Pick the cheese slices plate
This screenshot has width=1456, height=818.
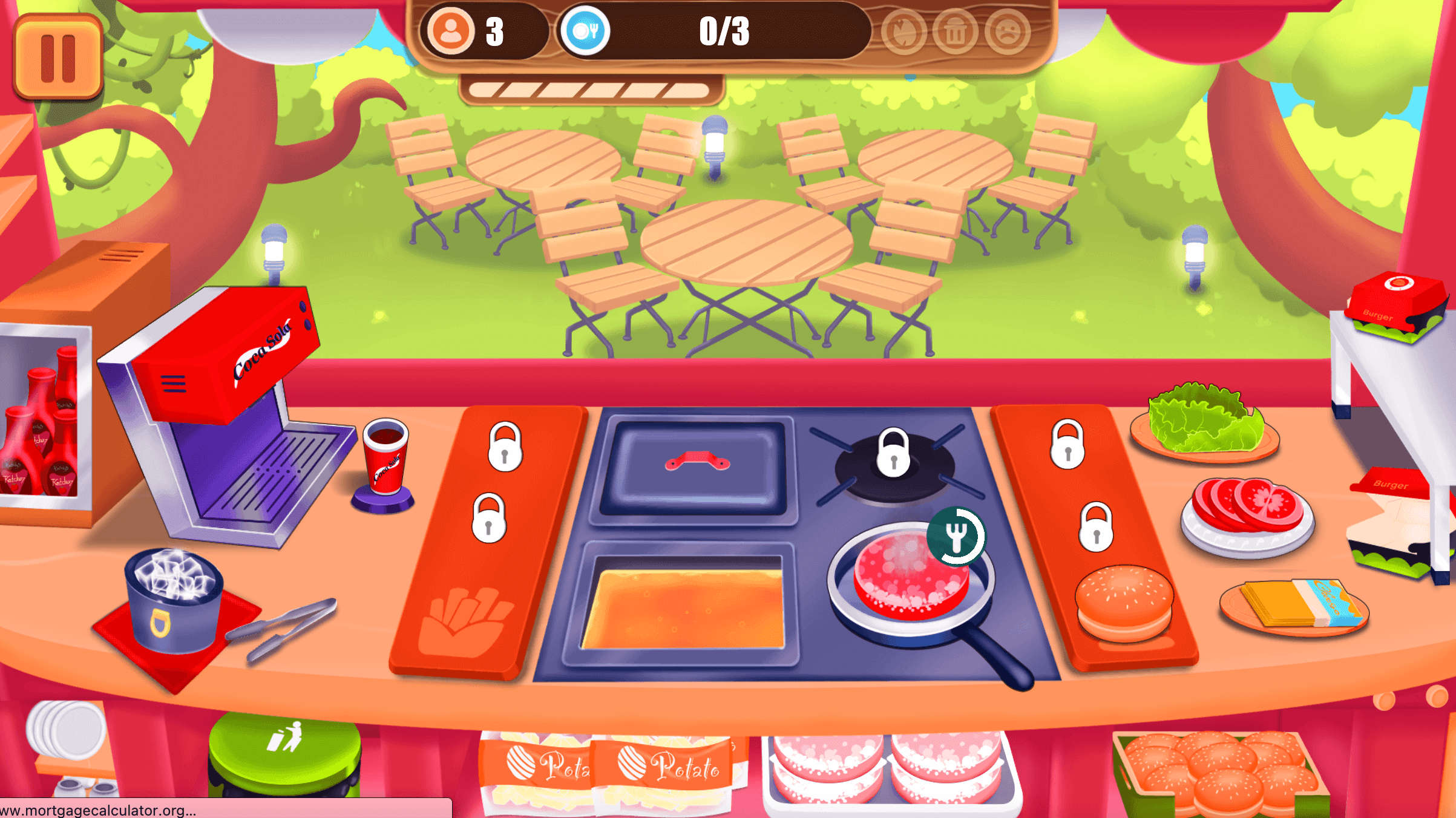click(x=1295, y=605)
